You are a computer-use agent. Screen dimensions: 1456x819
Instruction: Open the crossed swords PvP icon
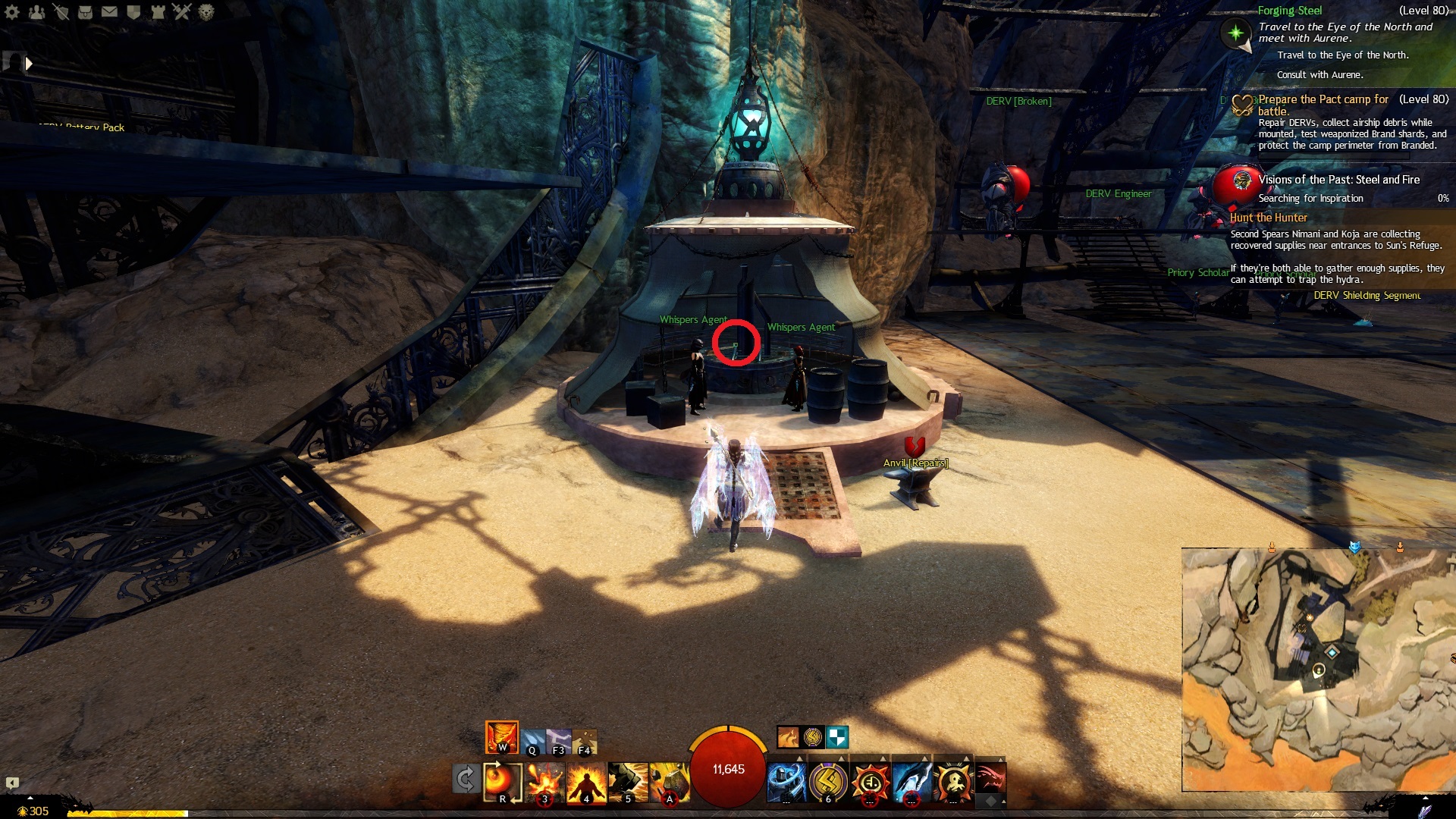(x=182, y=12)
